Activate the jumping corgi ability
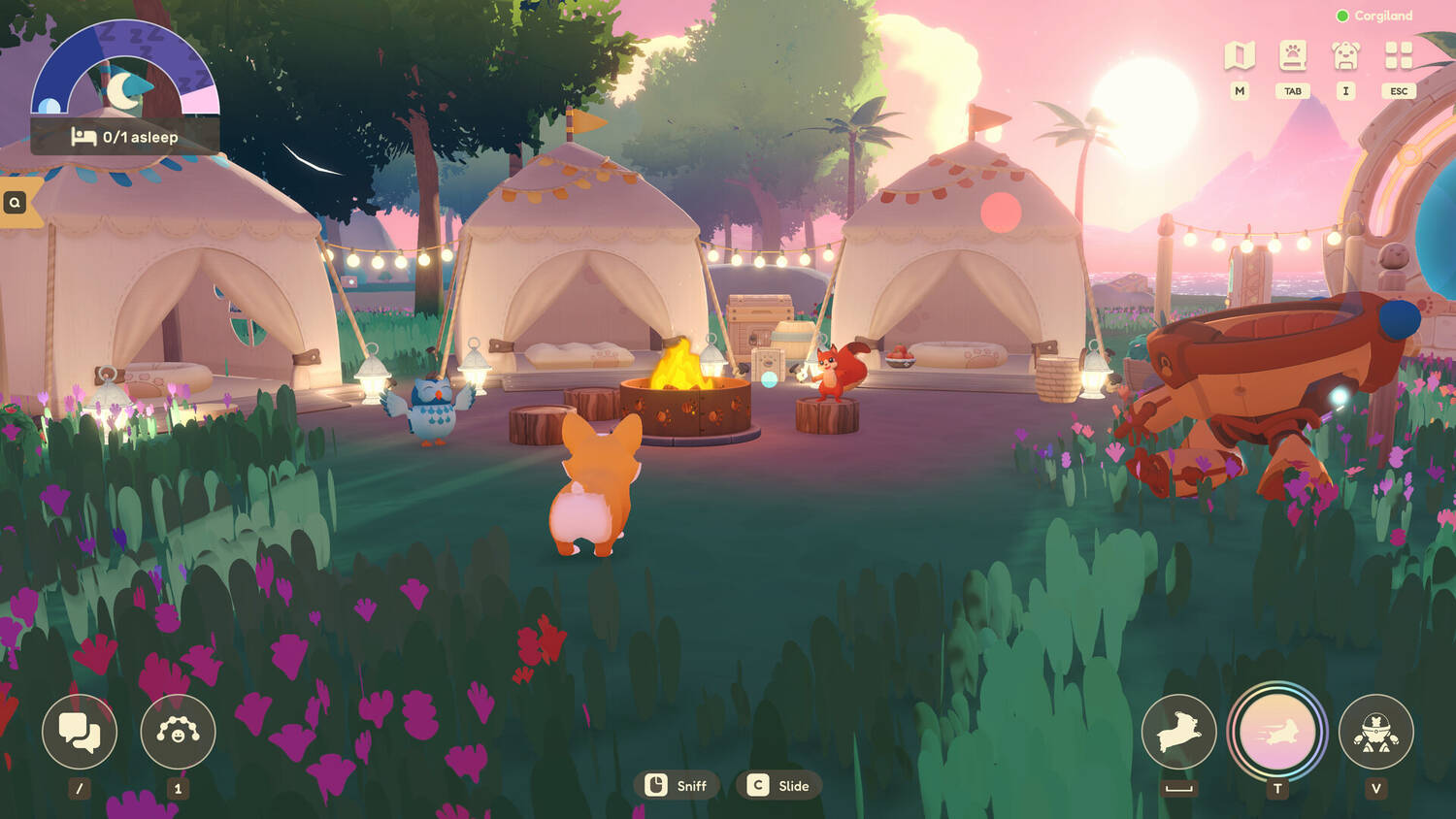This screenshot has width=1456, height=819. pos(1178,731)
